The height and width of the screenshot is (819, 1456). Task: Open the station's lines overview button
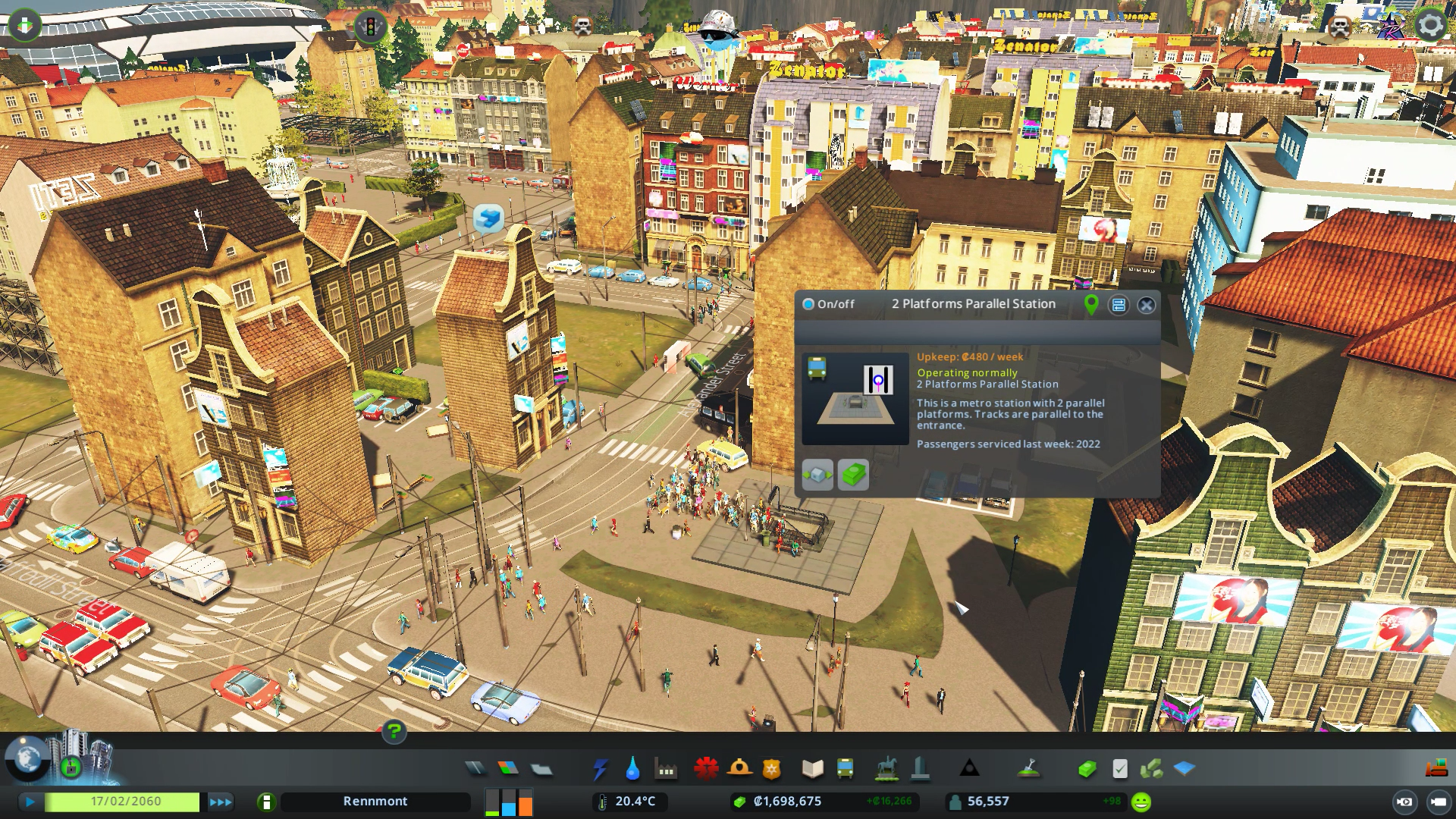click(x=1119, y=305)
